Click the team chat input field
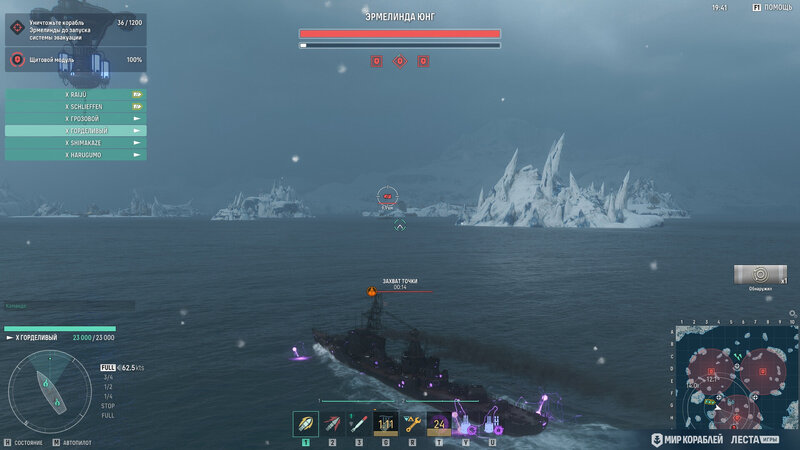 click(68, 305)
